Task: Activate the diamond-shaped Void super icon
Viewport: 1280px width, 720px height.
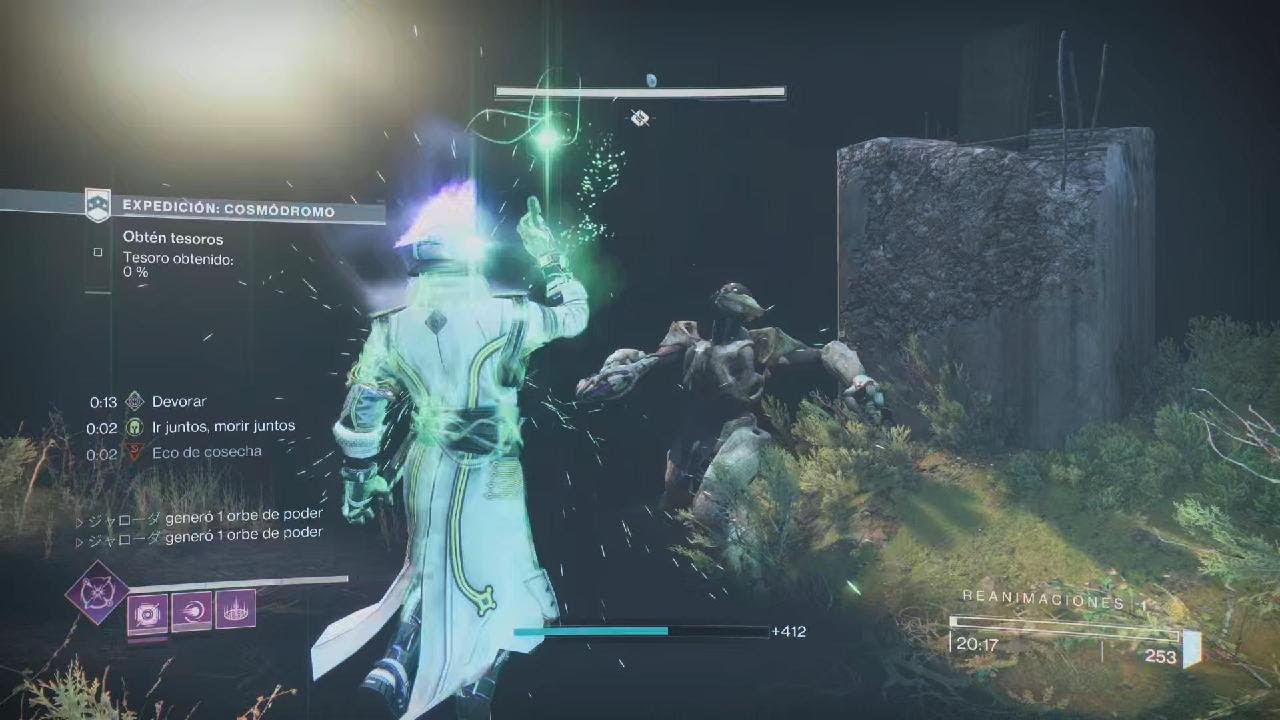Action: click(x=96, y=593)
